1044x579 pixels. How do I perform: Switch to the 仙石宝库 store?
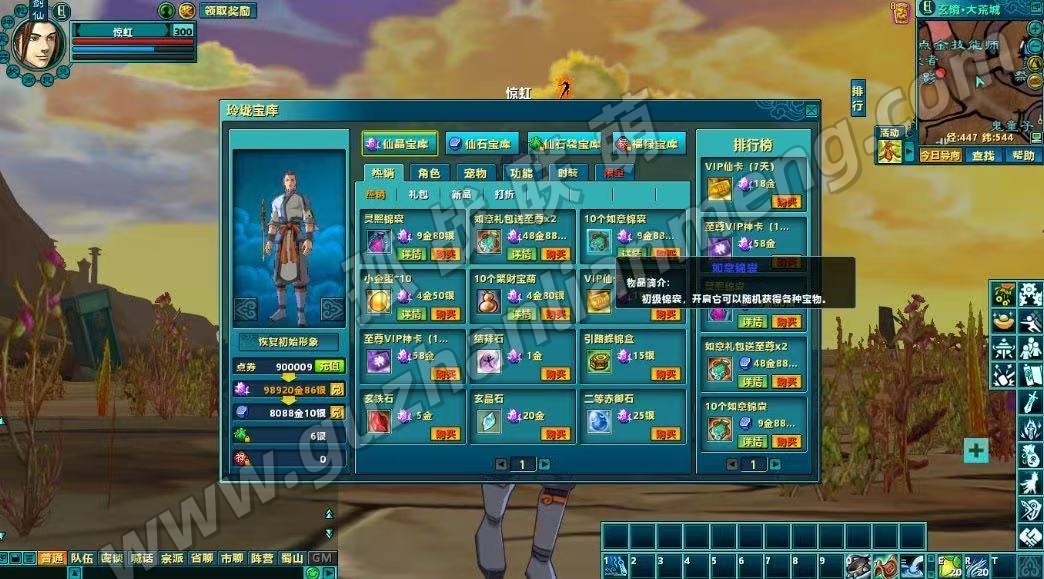[480, 143]
